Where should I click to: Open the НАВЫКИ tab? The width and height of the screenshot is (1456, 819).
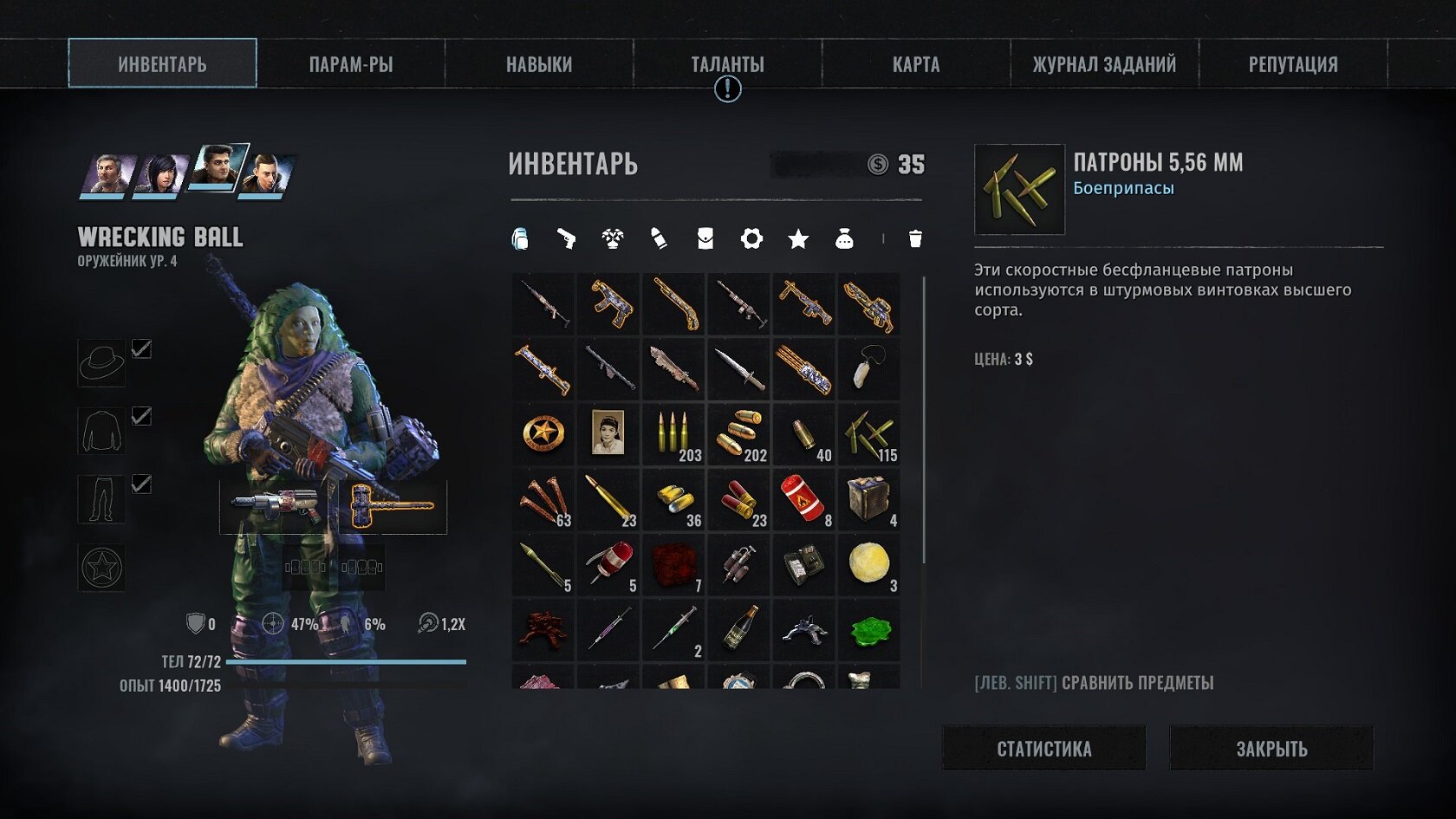coord(539,64)
